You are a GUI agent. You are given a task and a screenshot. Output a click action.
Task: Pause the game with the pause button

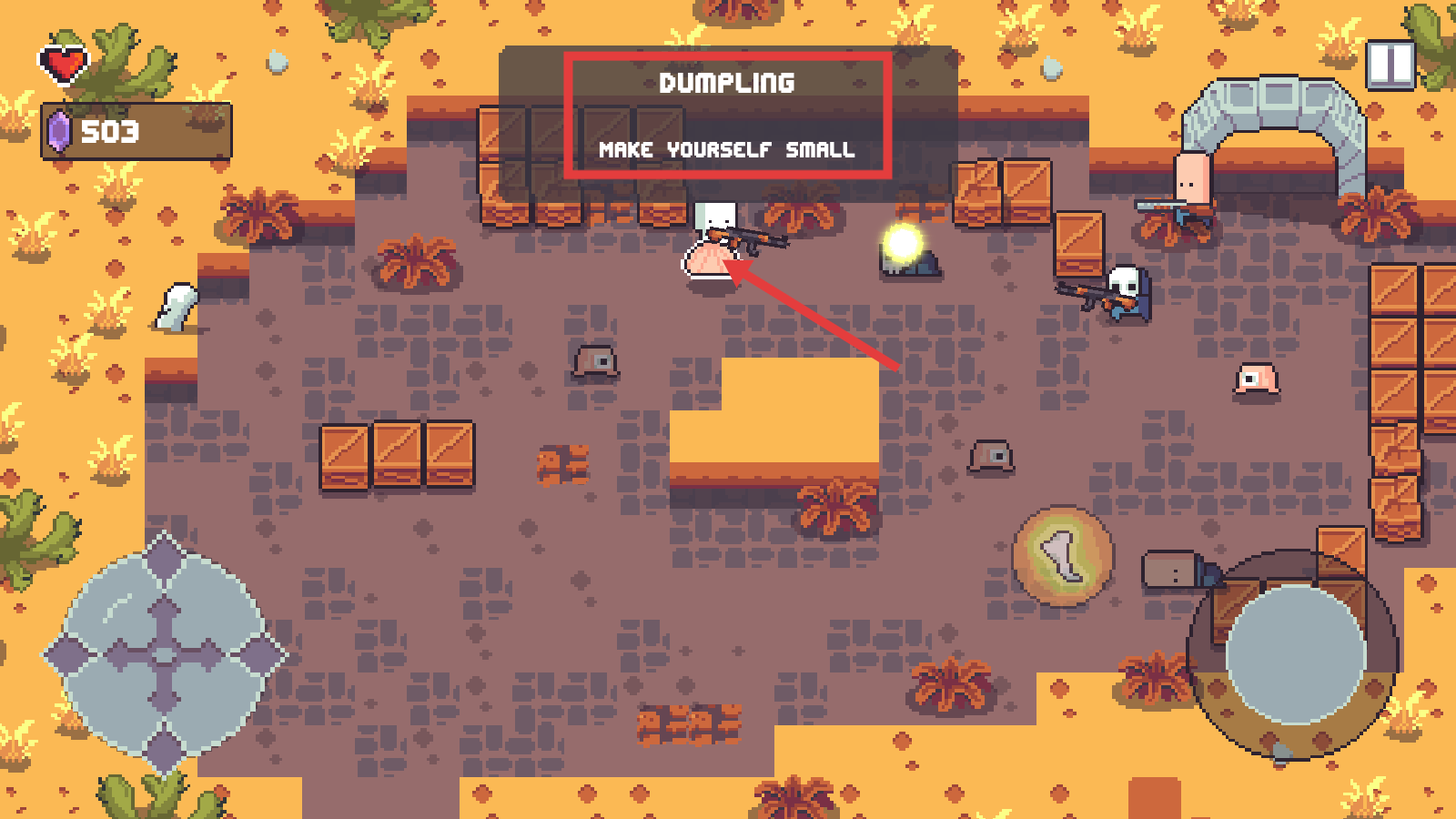pyautogui.click(x=1390, y=66)
